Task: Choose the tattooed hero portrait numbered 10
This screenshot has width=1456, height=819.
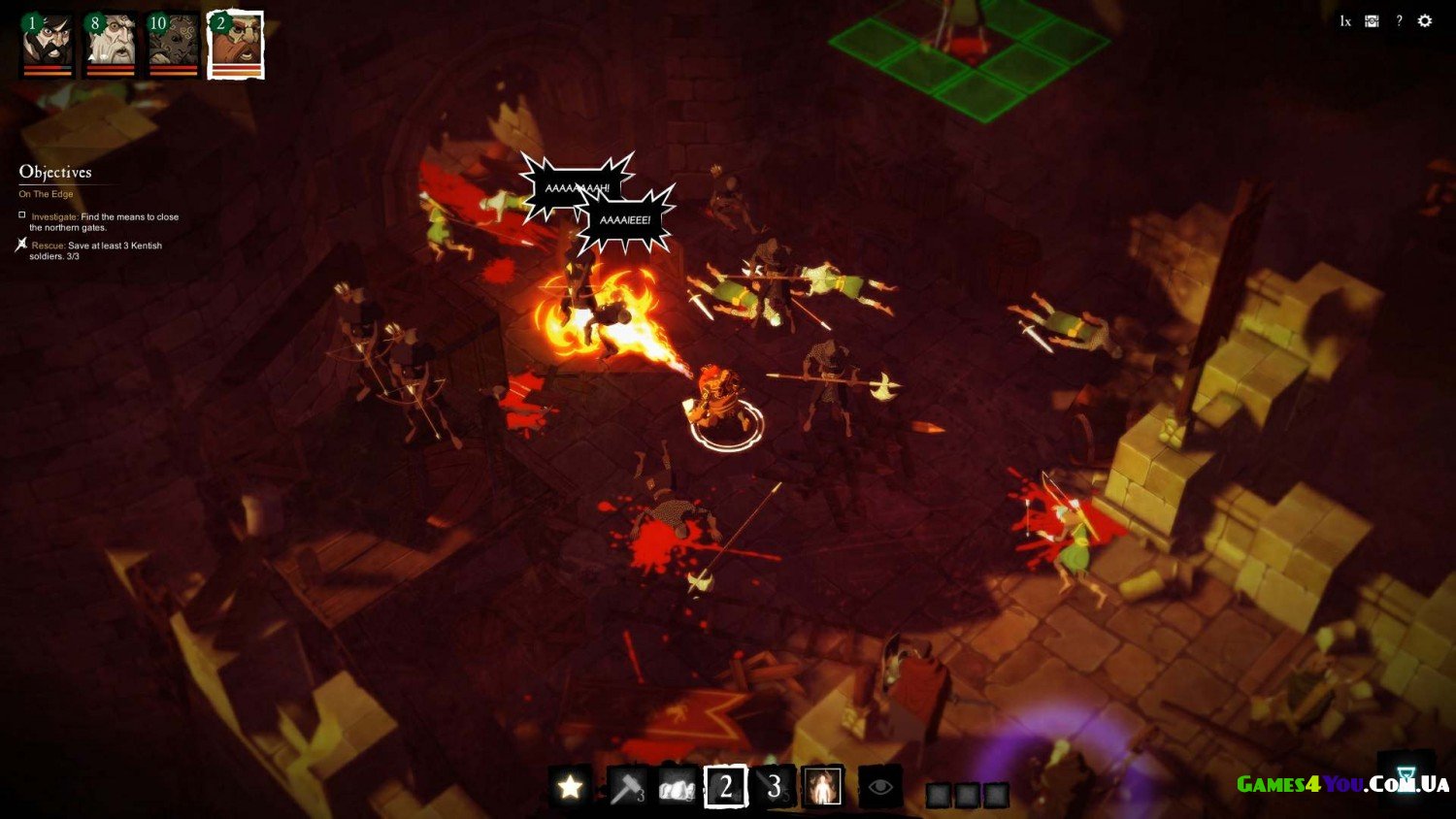Action: coord(173,45)
